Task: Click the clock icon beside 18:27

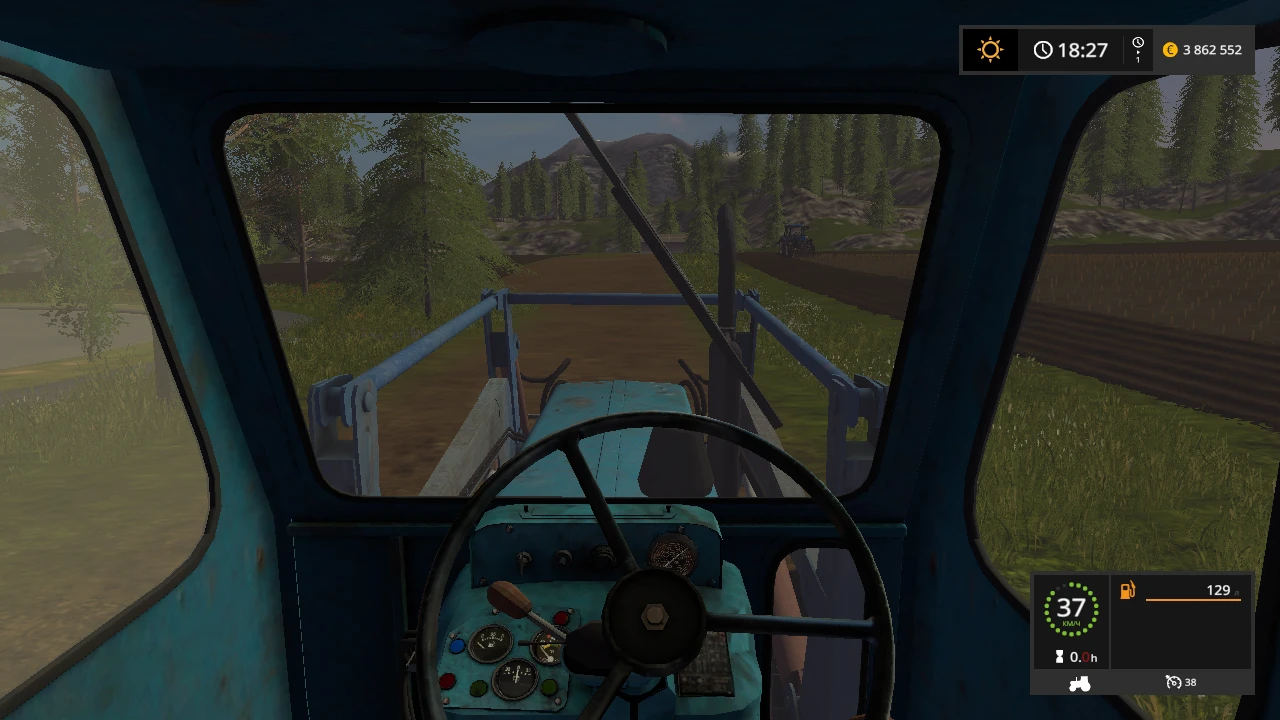Action: 1042,48
